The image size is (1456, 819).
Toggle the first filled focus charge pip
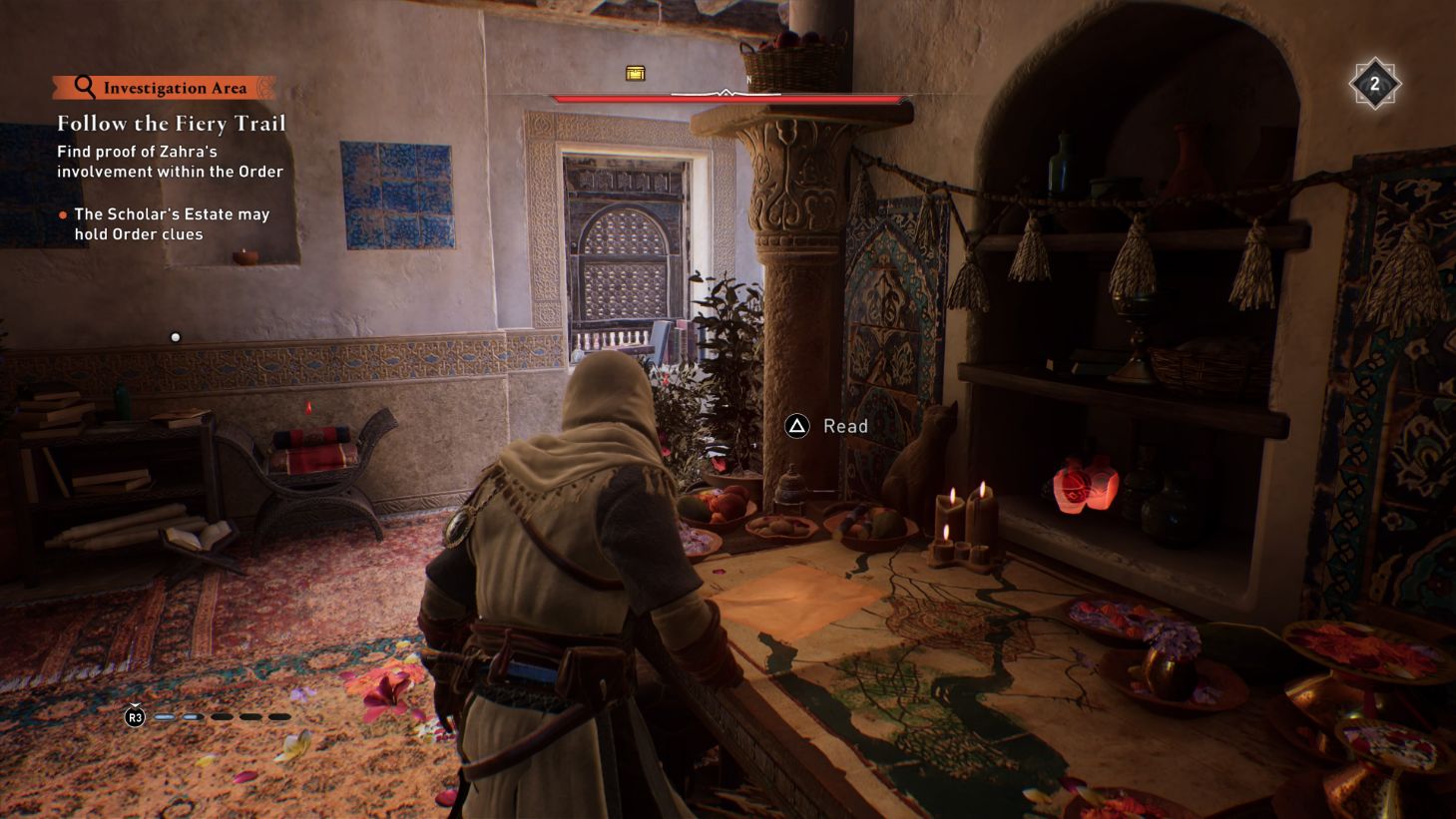point(163,716)
